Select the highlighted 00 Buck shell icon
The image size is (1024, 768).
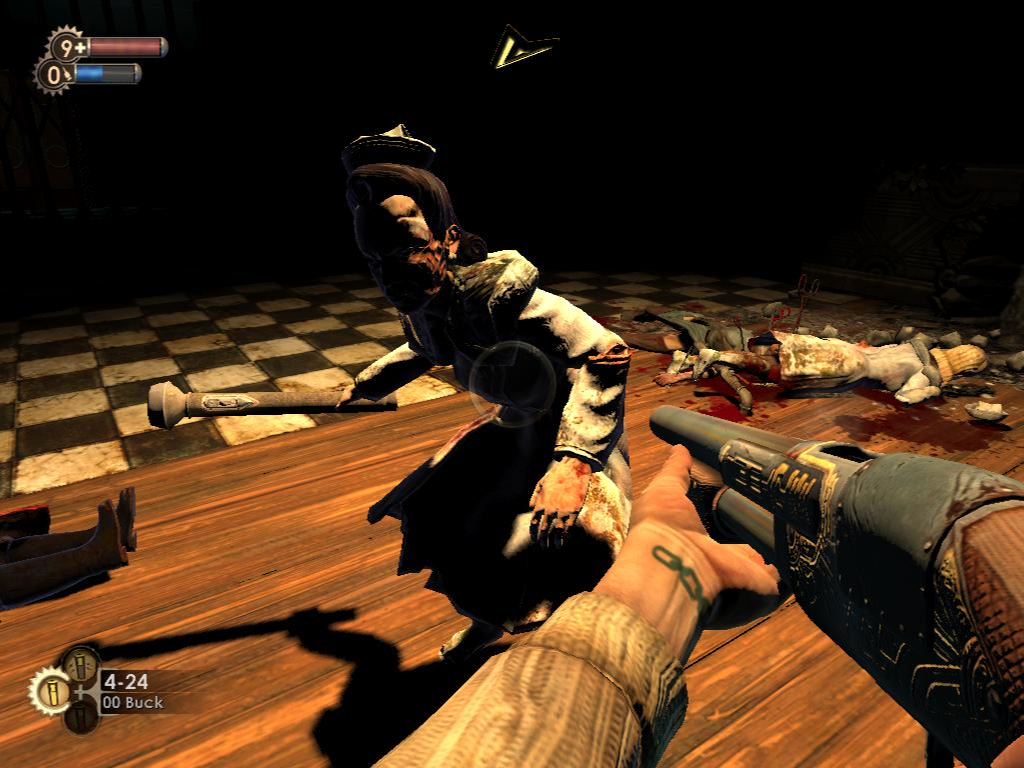50,691
